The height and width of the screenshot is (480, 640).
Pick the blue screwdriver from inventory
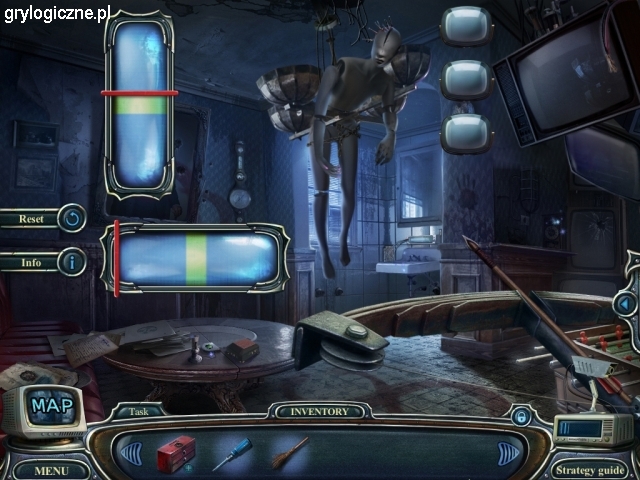(x=231, y=453)
